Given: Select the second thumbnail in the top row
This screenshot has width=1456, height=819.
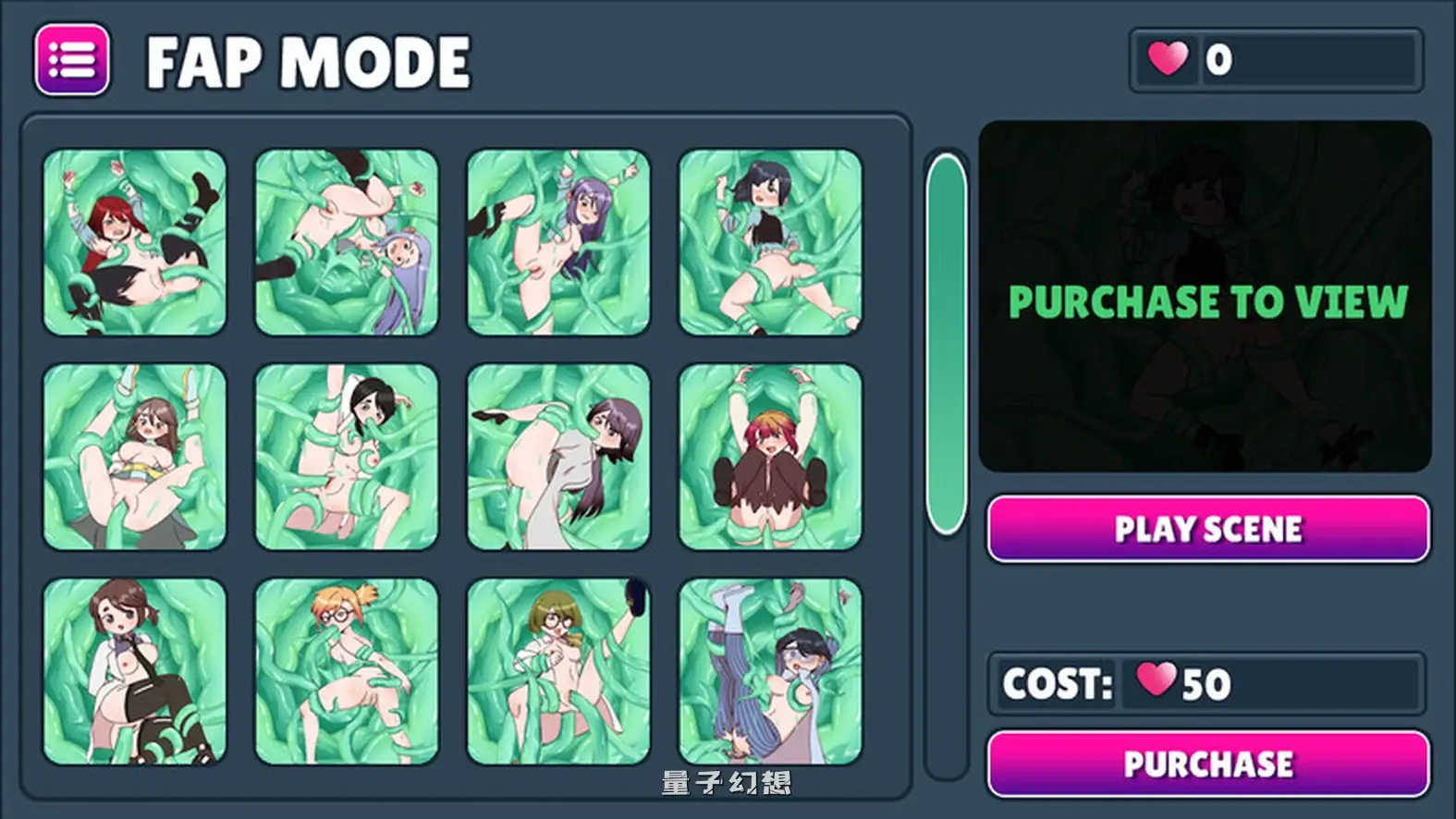Looking at the screenshot, I should 347,240.
